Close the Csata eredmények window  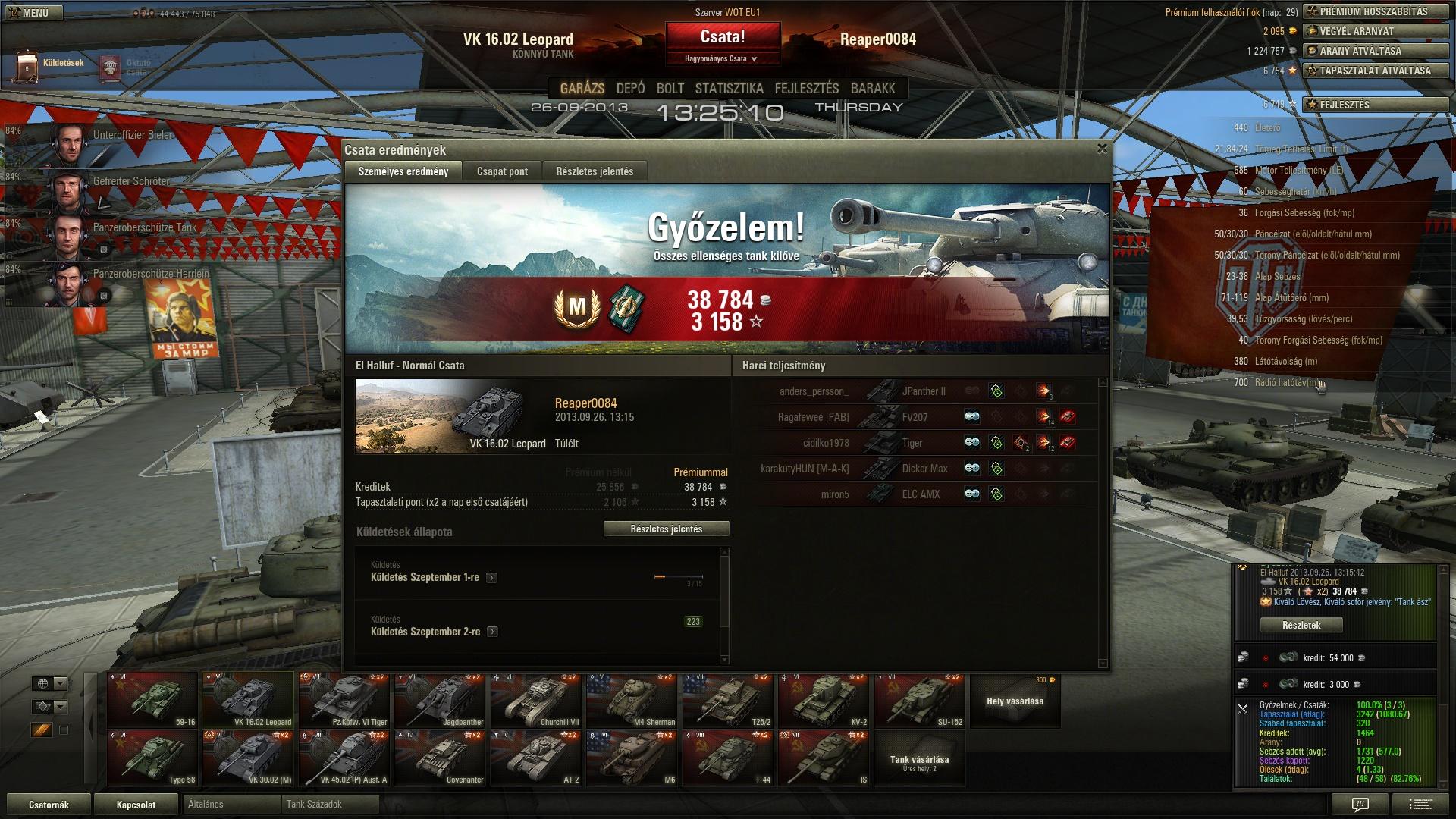[1102, 149]
